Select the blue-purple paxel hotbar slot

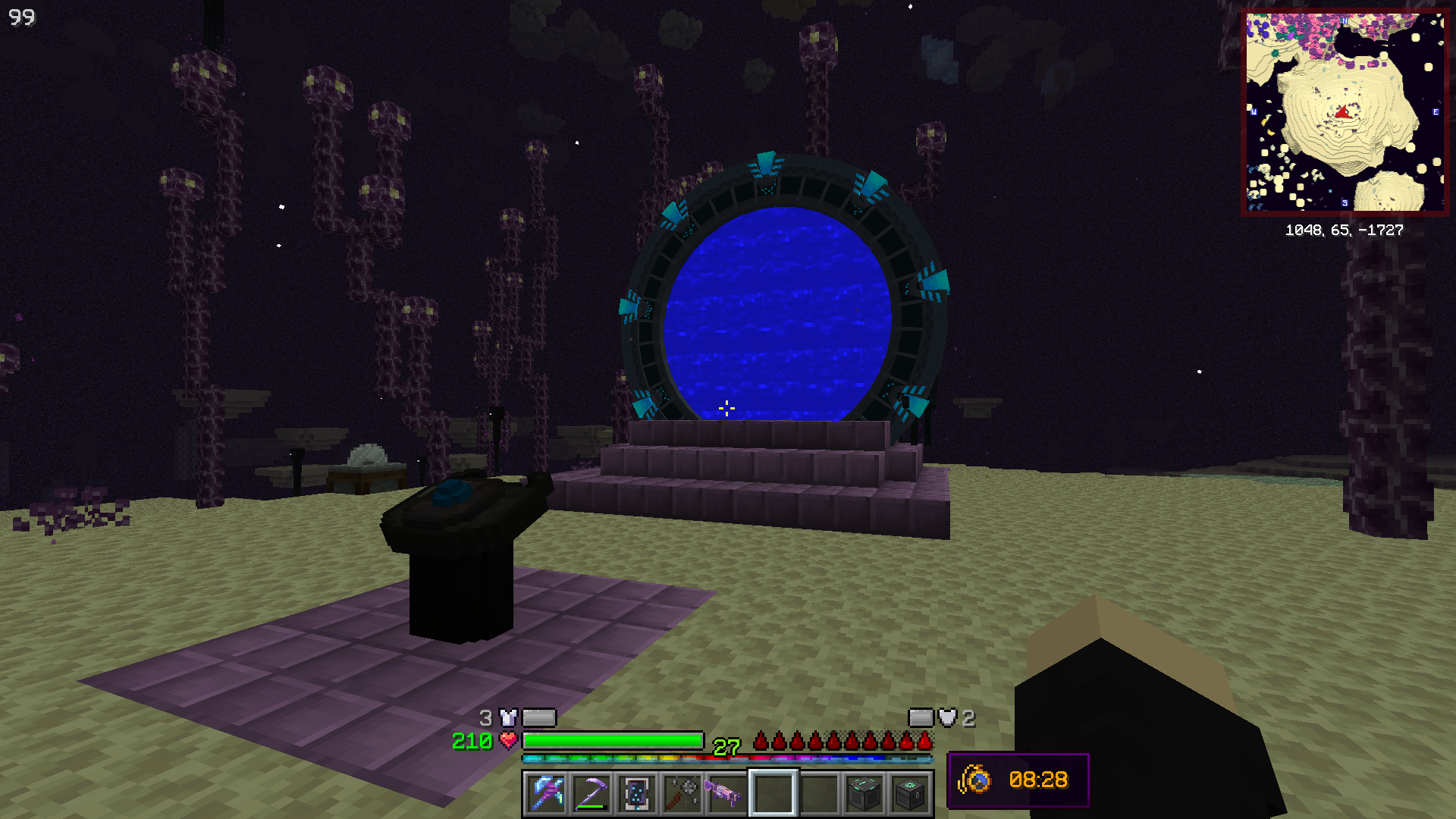click(x=546, y=793)
